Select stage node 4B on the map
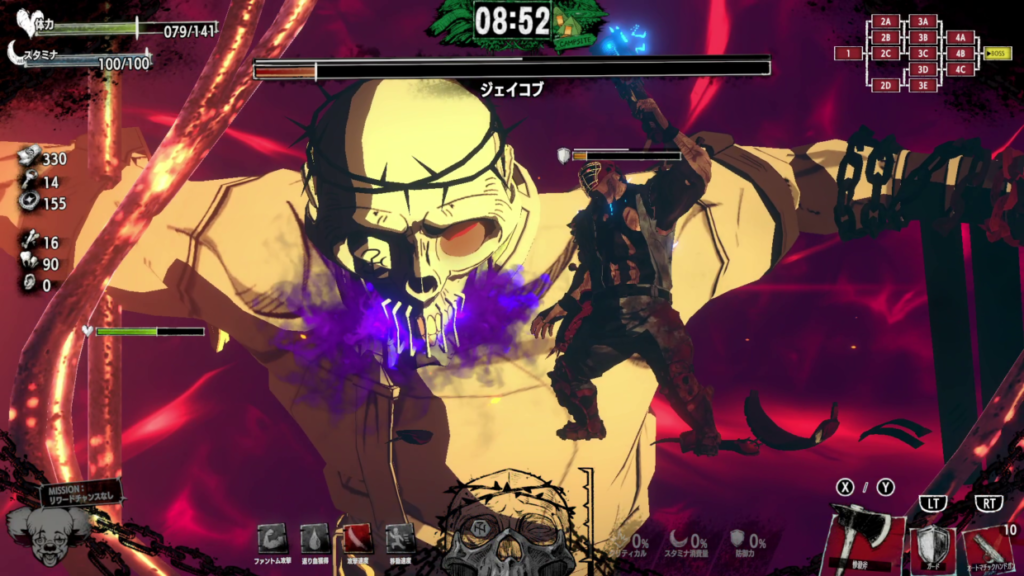 pos(960,53)
